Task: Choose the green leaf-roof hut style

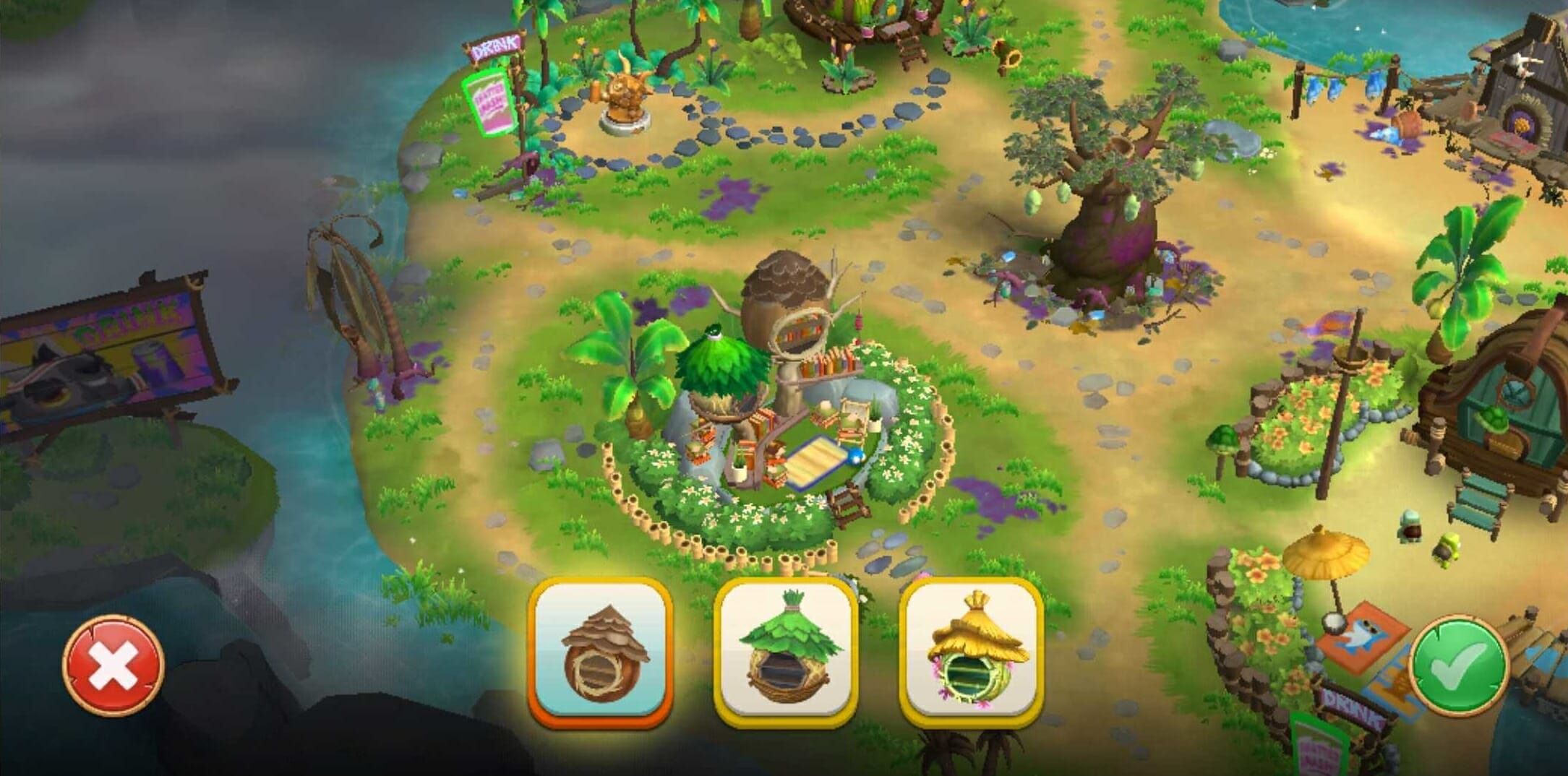Action: 786,653
